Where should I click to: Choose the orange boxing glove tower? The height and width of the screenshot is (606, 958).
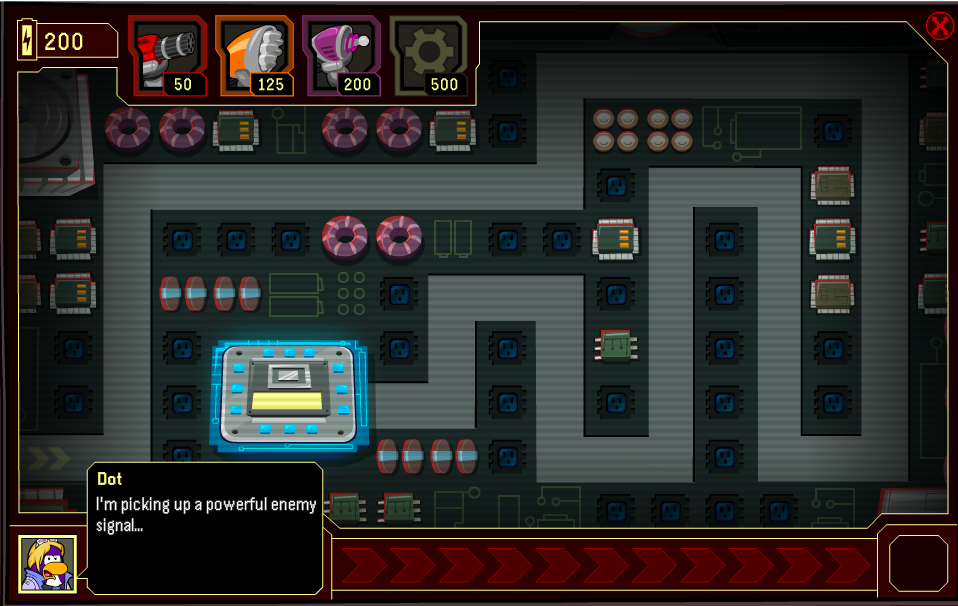coord(255,56)
